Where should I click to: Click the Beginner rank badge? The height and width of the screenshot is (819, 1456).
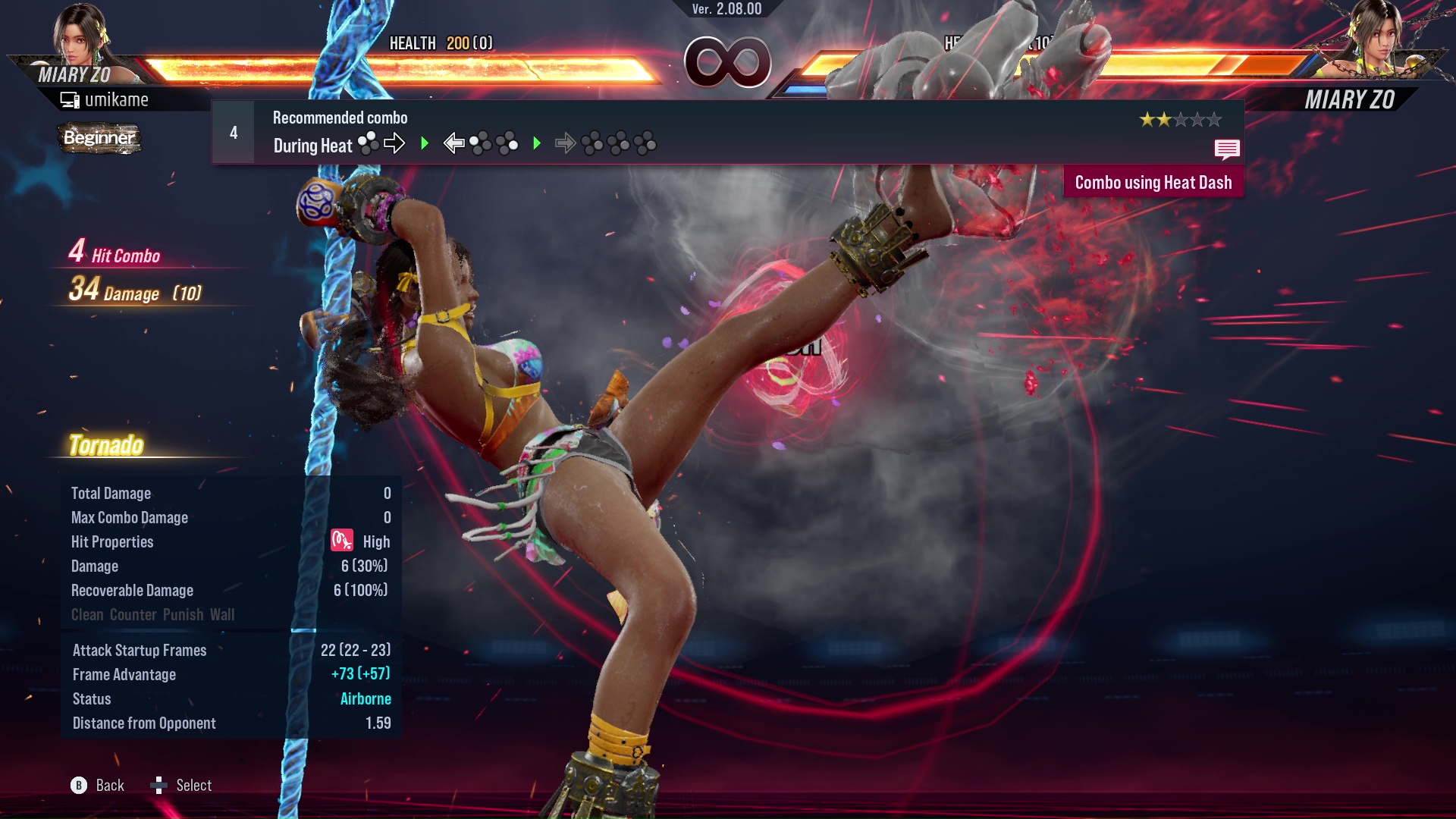[99, 138]
